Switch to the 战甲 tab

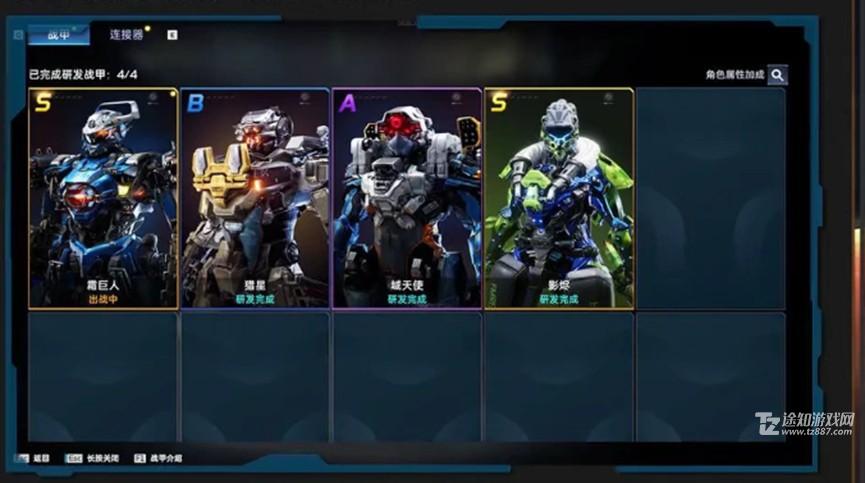(58, 35)
